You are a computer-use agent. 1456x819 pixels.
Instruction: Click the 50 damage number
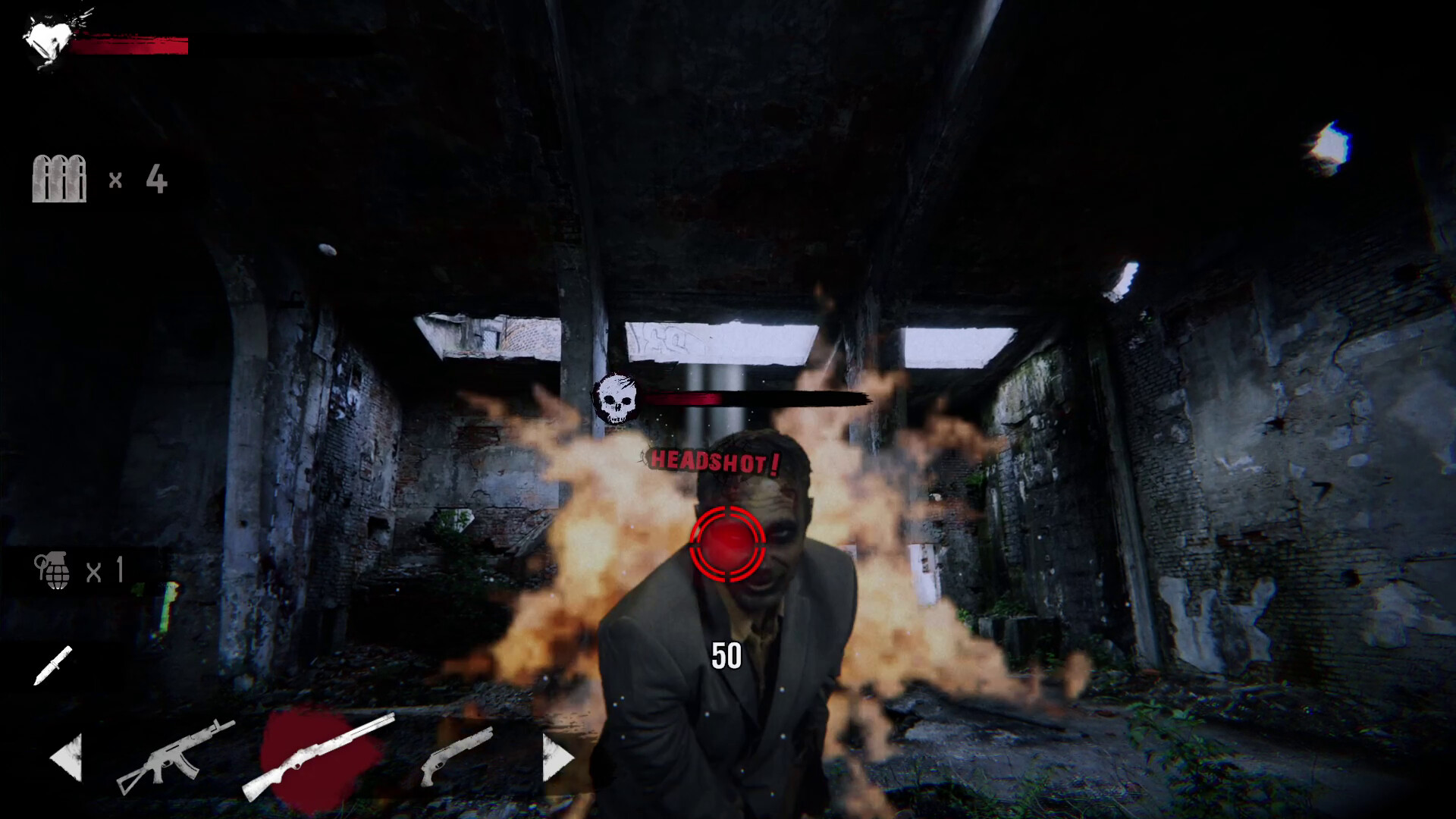pos(726,654)
